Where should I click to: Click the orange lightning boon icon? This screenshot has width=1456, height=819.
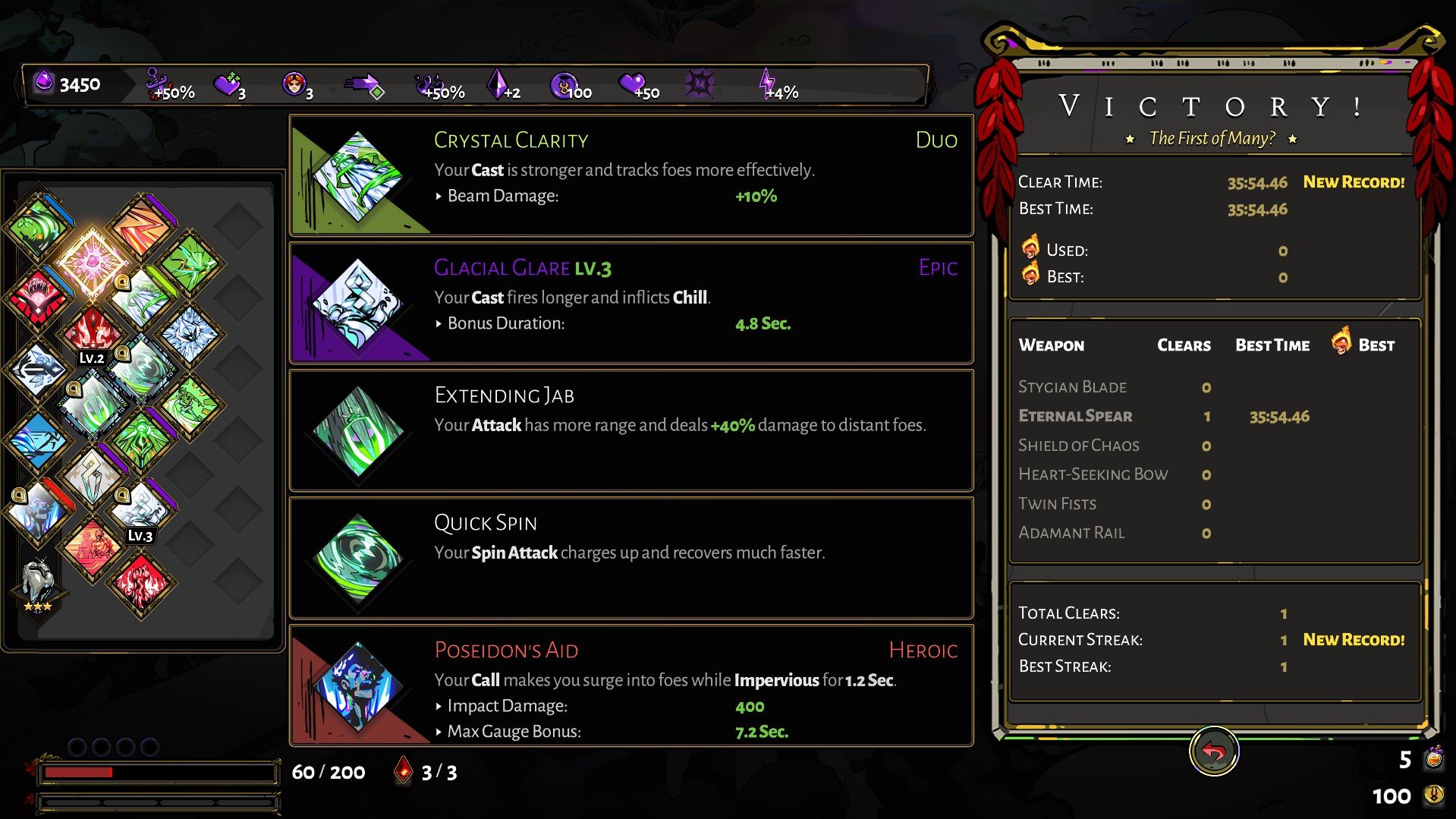[x=141, y=225]
